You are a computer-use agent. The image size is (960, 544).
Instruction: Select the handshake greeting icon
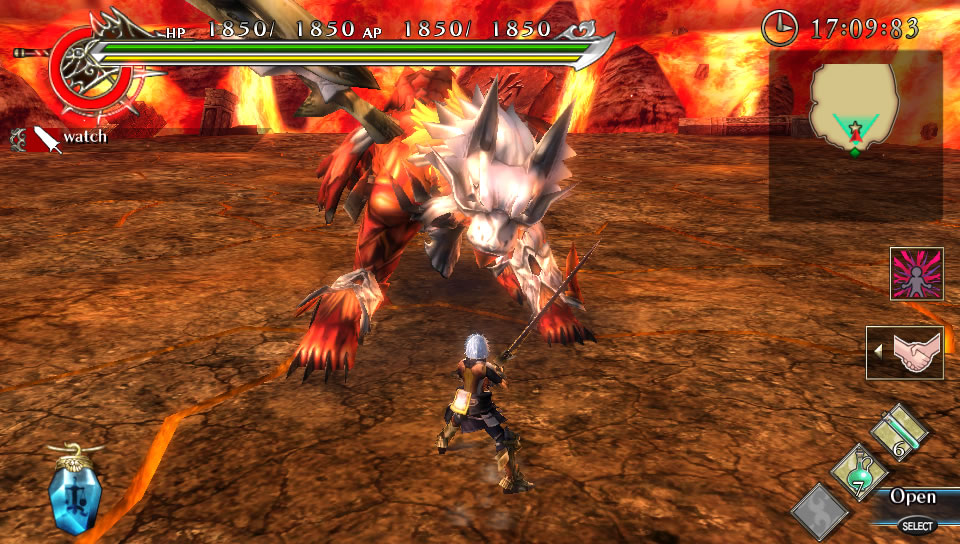(x=908, y=353)
